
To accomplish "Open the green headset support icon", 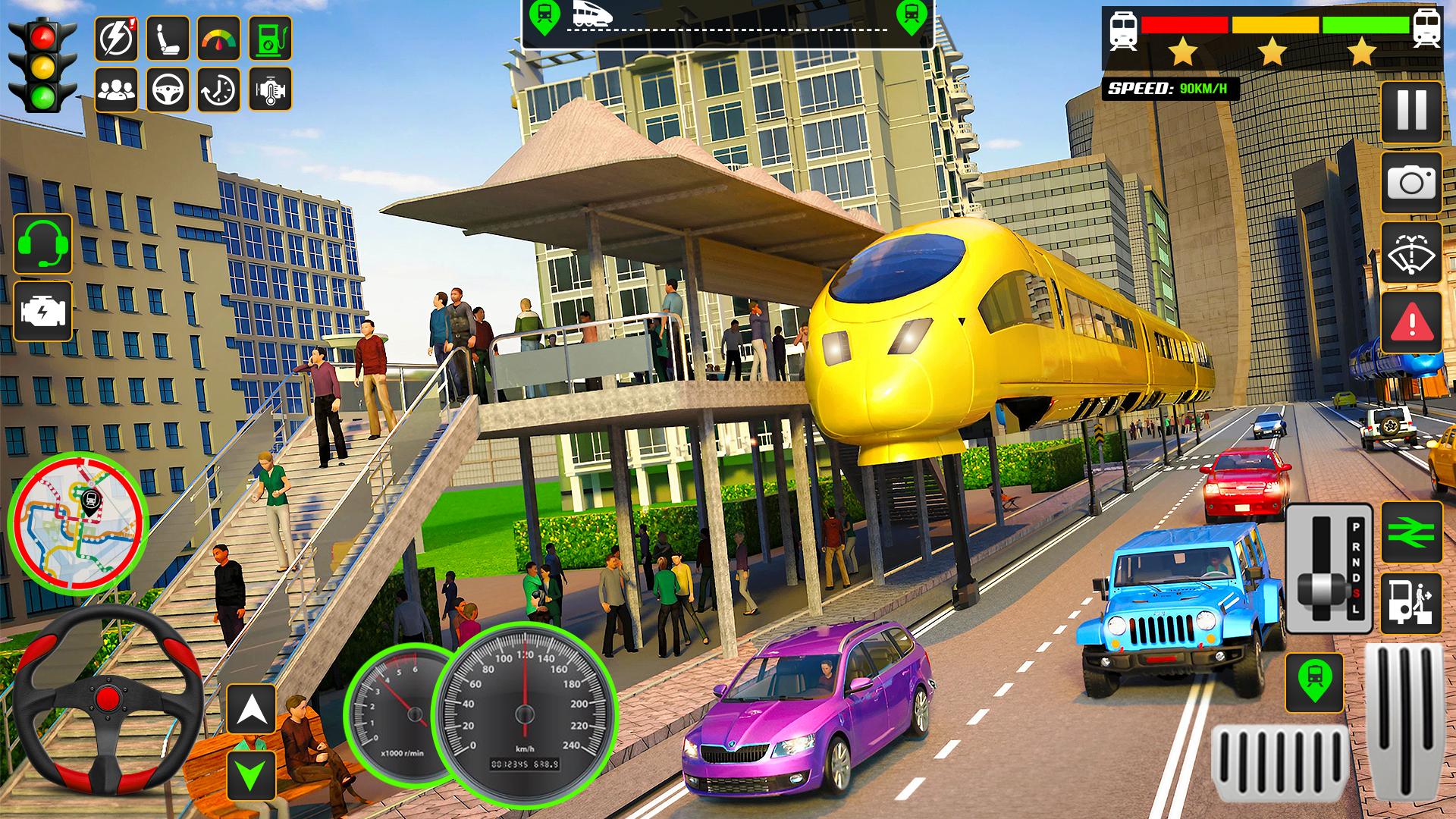I will (42, 243).
